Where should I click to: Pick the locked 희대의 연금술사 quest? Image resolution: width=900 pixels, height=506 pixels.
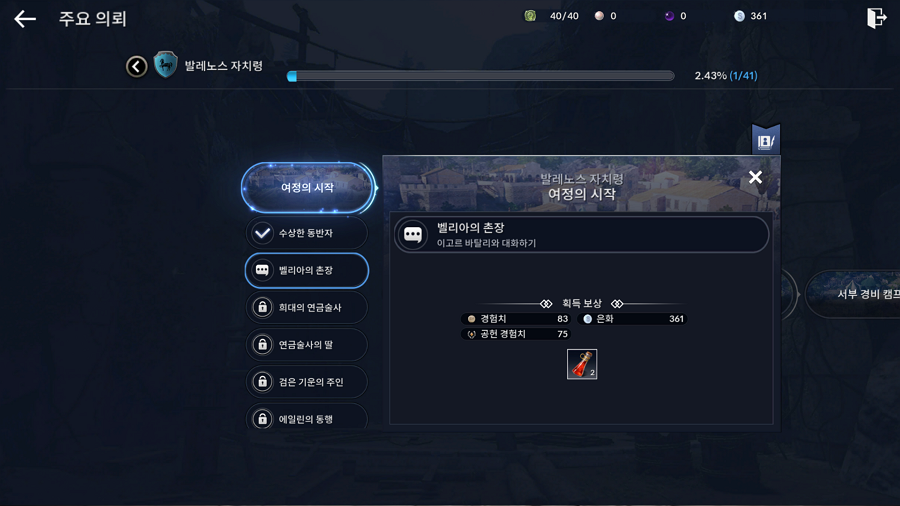pos(307,307)
